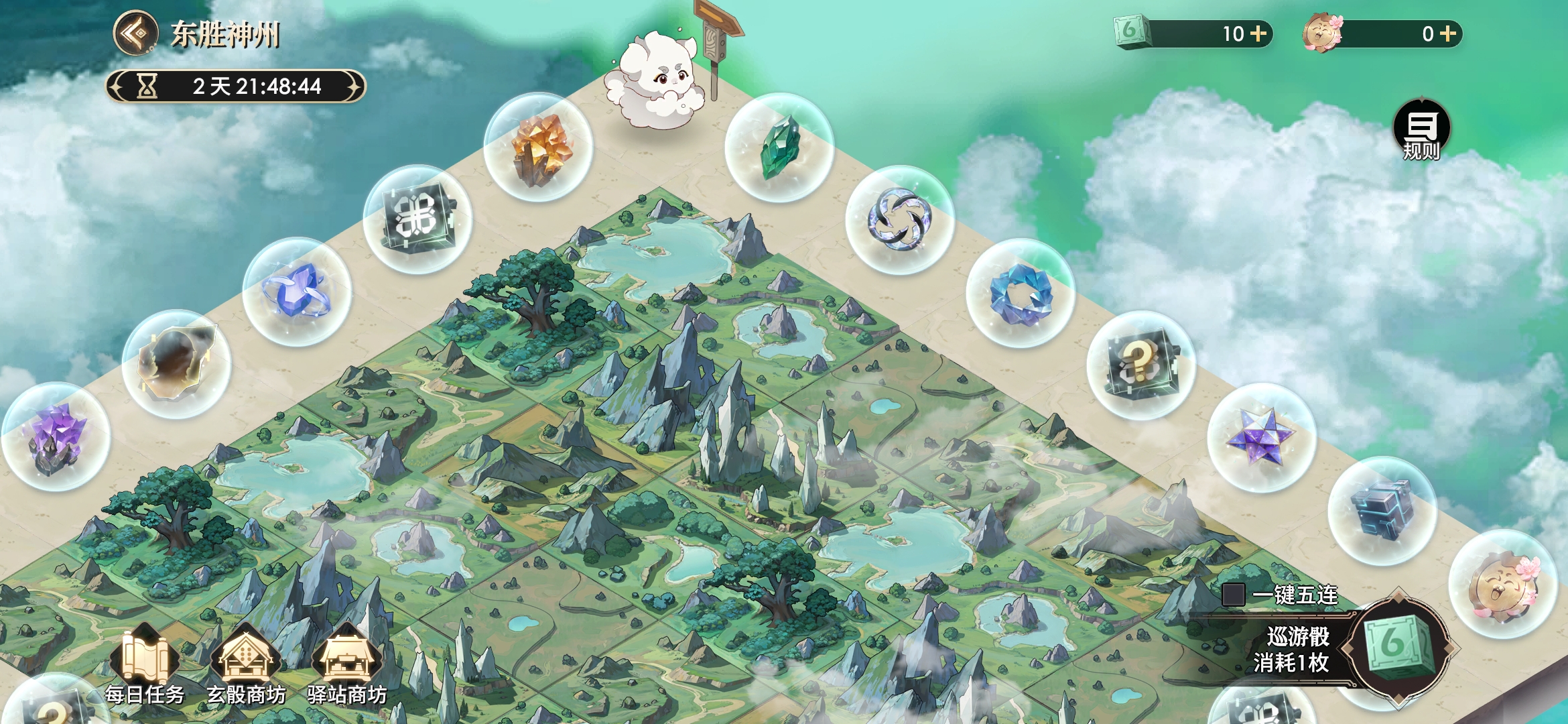Image resolution: width=1568 pixels, height=724 pixels.
Task: Select the purple star crystal bubble
Action: [x=1262, y=438]
